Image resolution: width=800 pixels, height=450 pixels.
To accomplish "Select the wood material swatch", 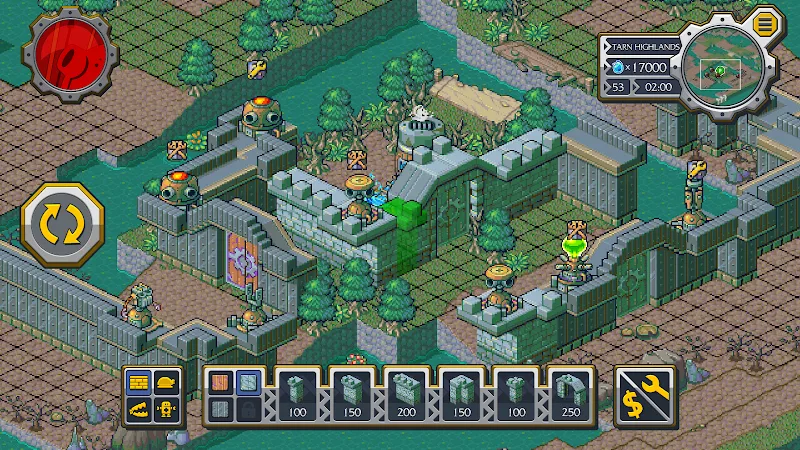I will 220,383.
